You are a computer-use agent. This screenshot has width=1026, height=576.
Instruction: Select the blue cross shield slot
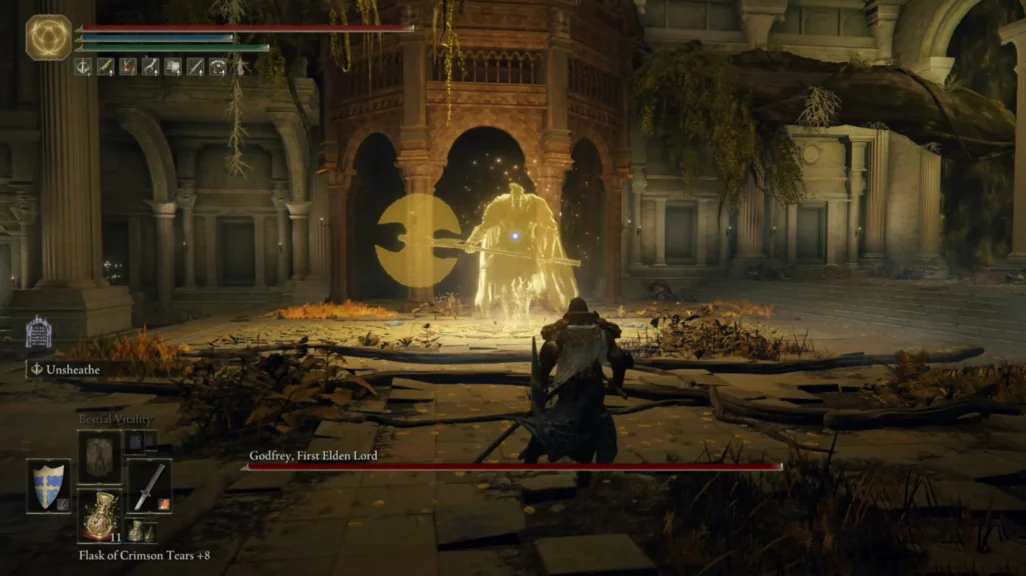[x=48, y=485]
